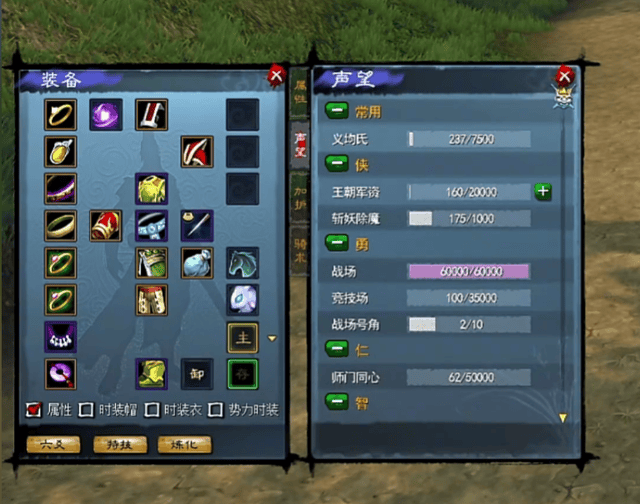Click the 卸 unequip button
Image resolution: width=640 pixels, height=504 pixels.
(197, 373)
